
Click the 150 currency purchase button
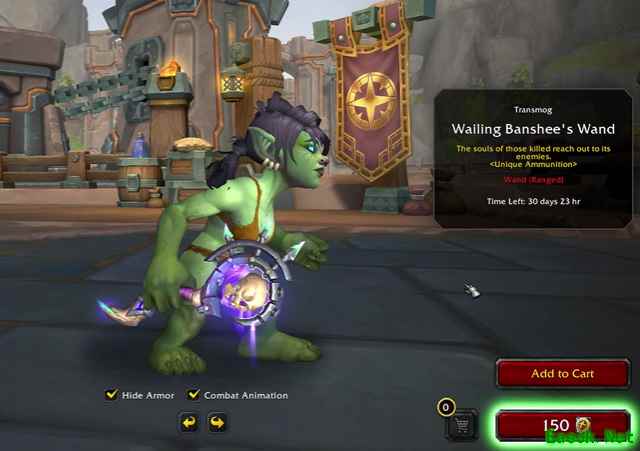click(563, 425)
